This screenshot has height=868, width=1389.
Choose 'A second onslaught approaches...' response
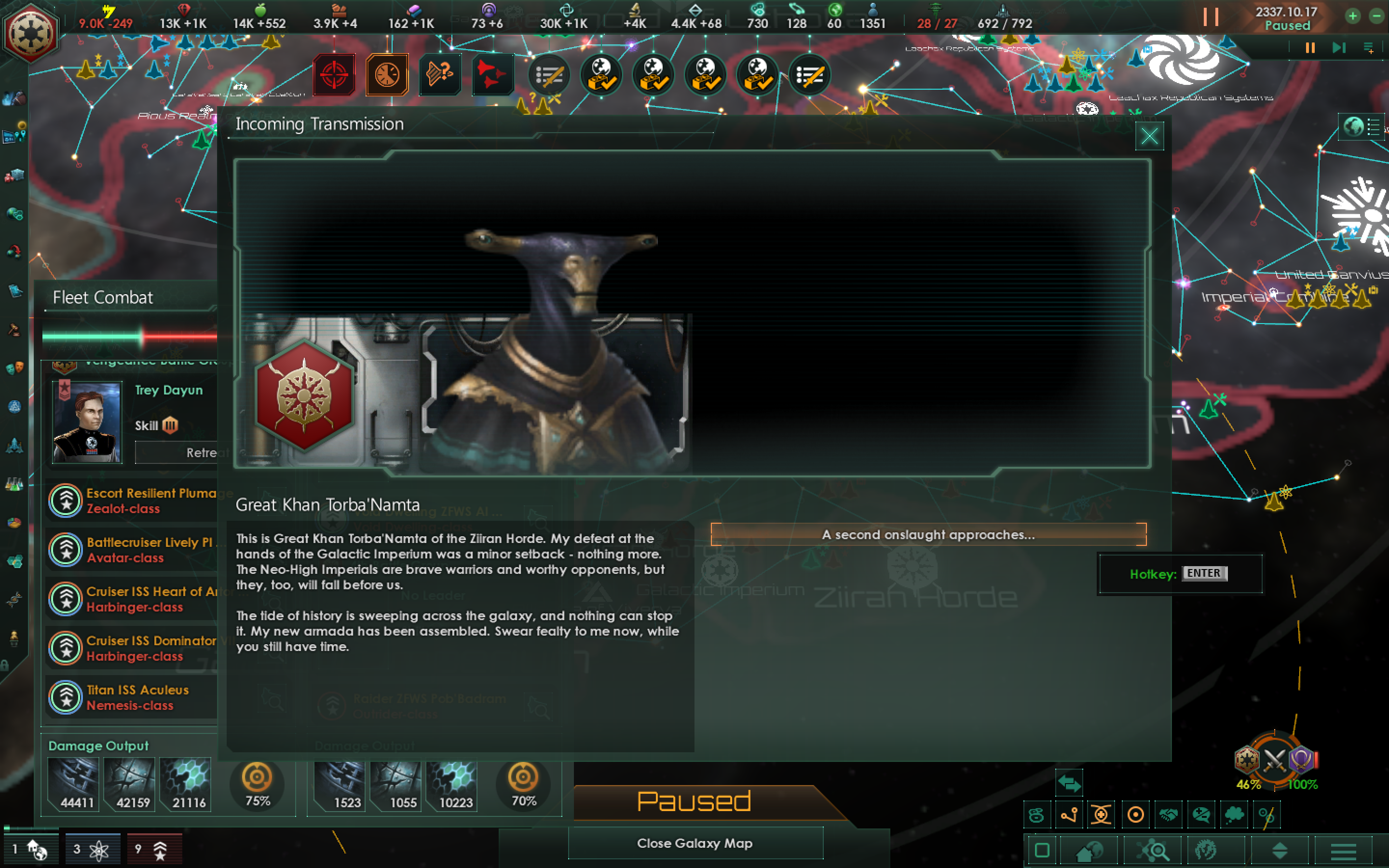[x=927, y=534]
